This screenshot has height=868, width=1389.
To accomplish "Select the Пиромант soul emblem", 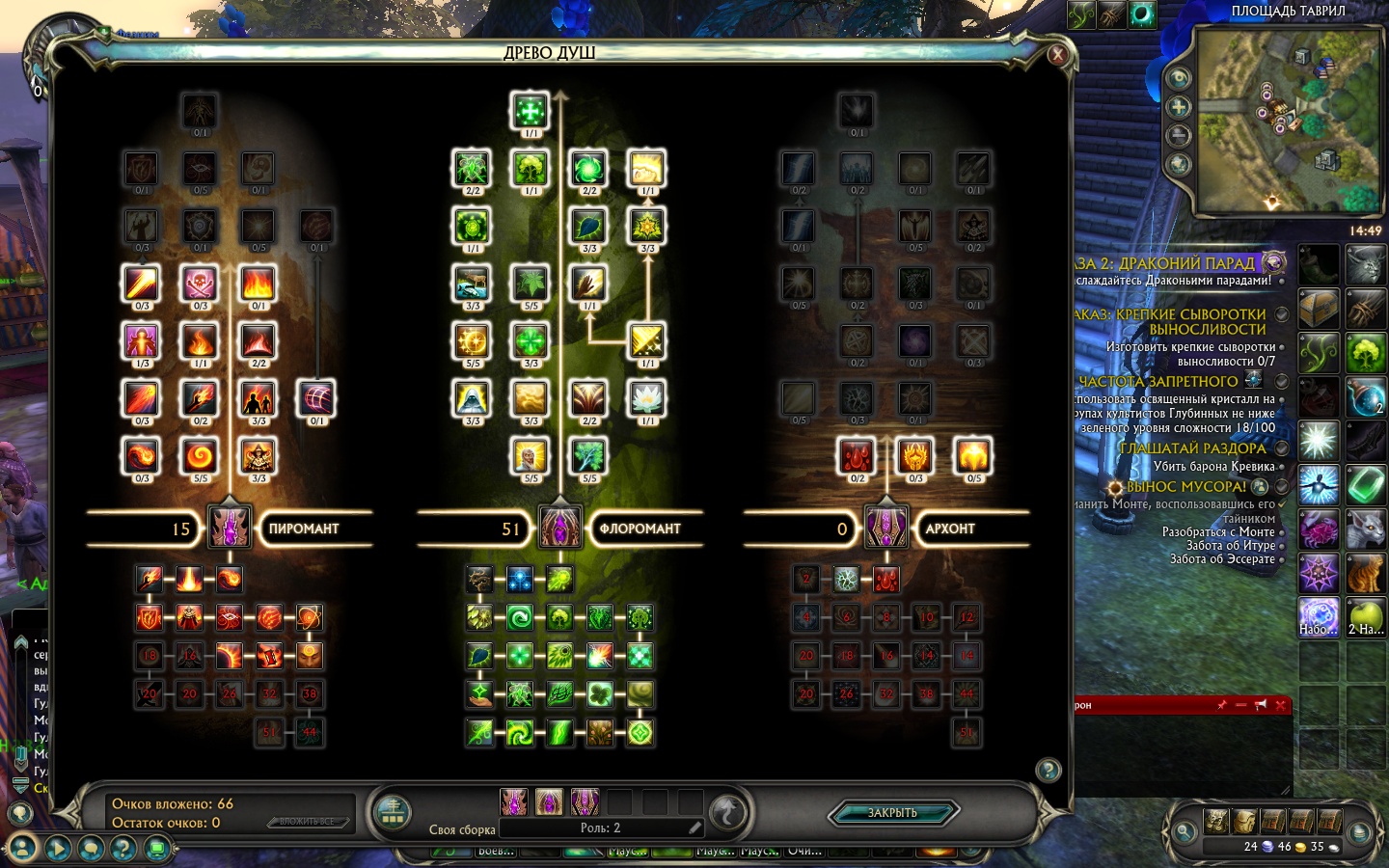I will click(x=230, y=528).
